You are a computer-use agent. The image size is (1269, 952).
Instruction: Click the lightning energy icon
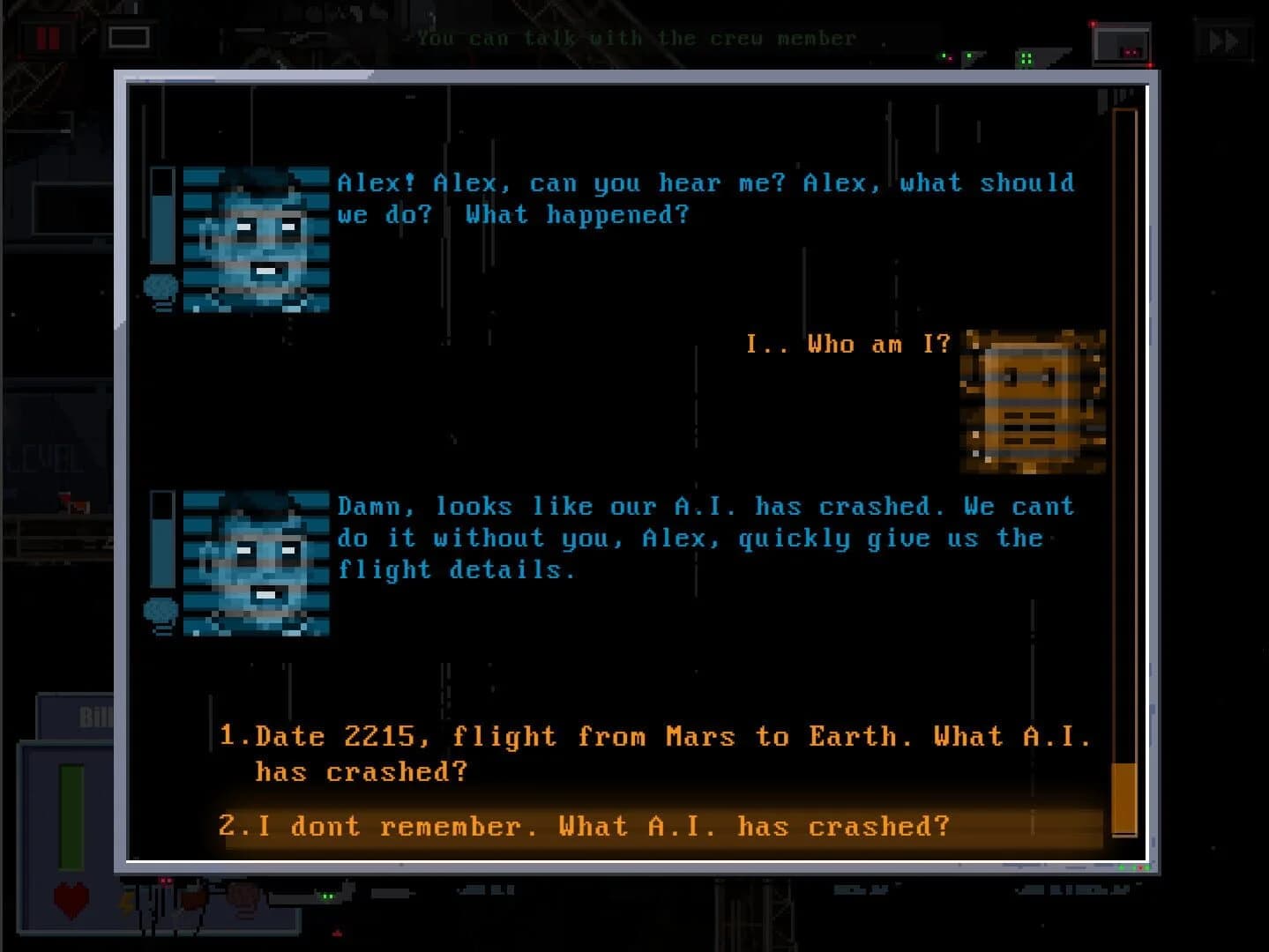(x=126, y=903)
